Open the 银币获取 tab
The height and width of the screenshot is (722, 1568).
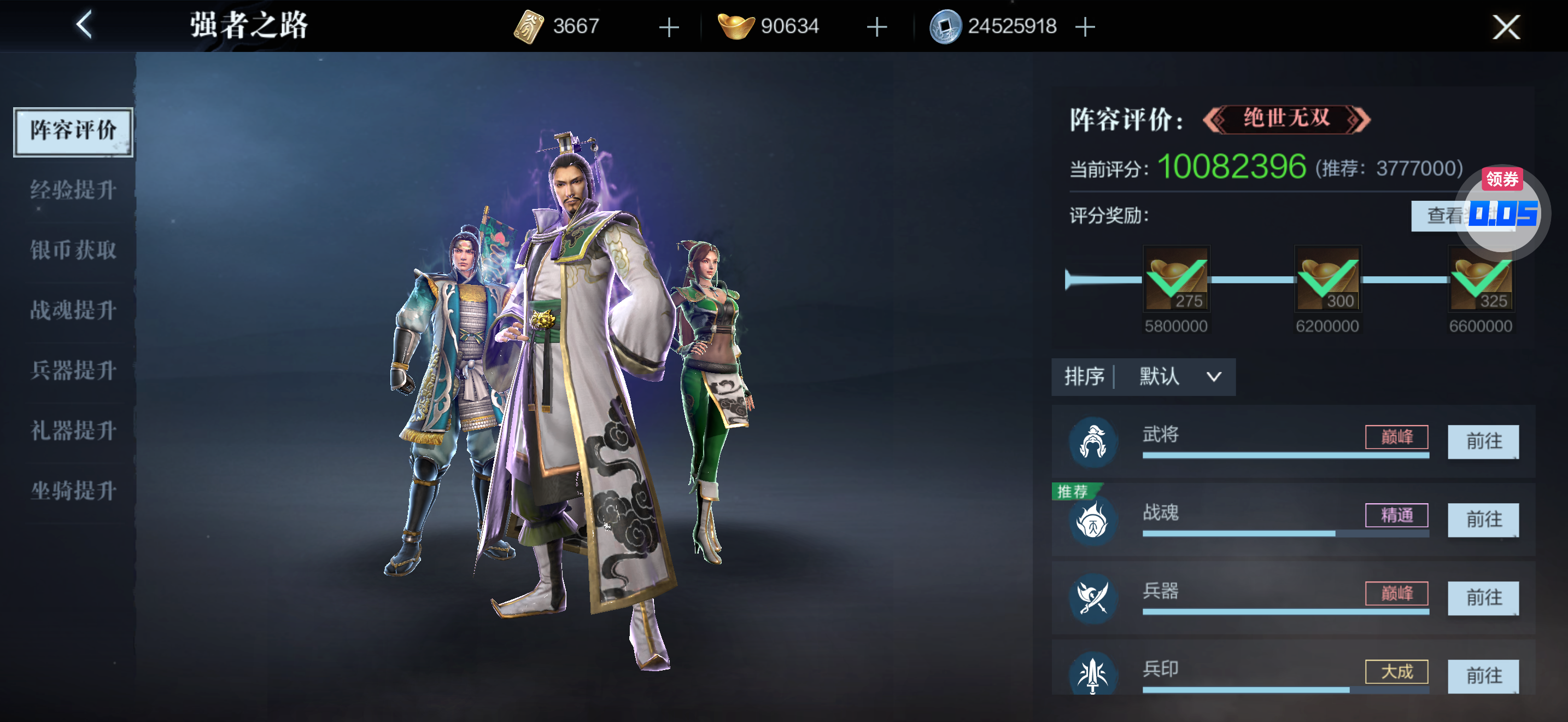(x=73, y=250)
